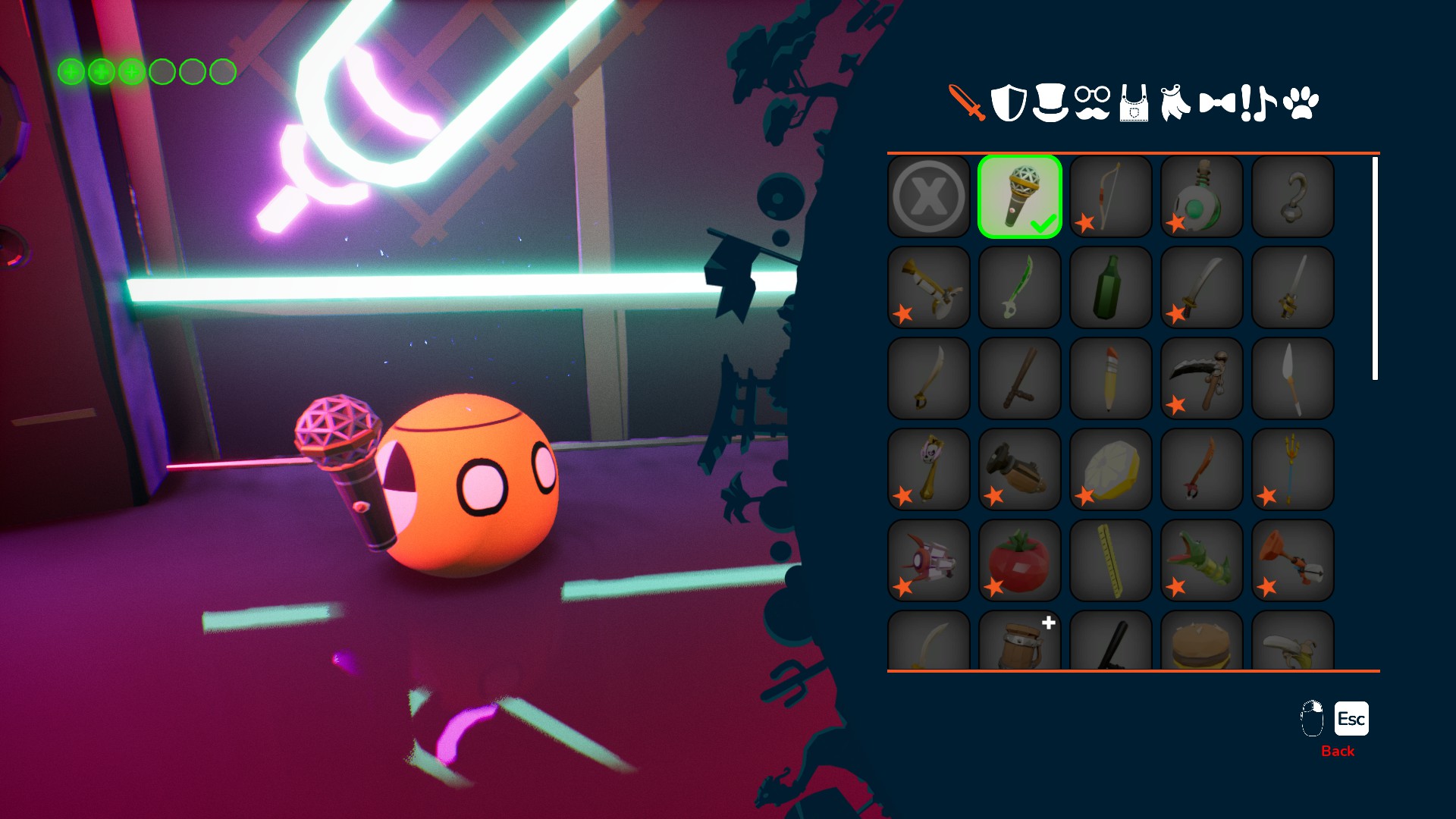Switch to the sword weapons tab
1456x819 pixels.
pyautogui.click(x=967, y=102)
